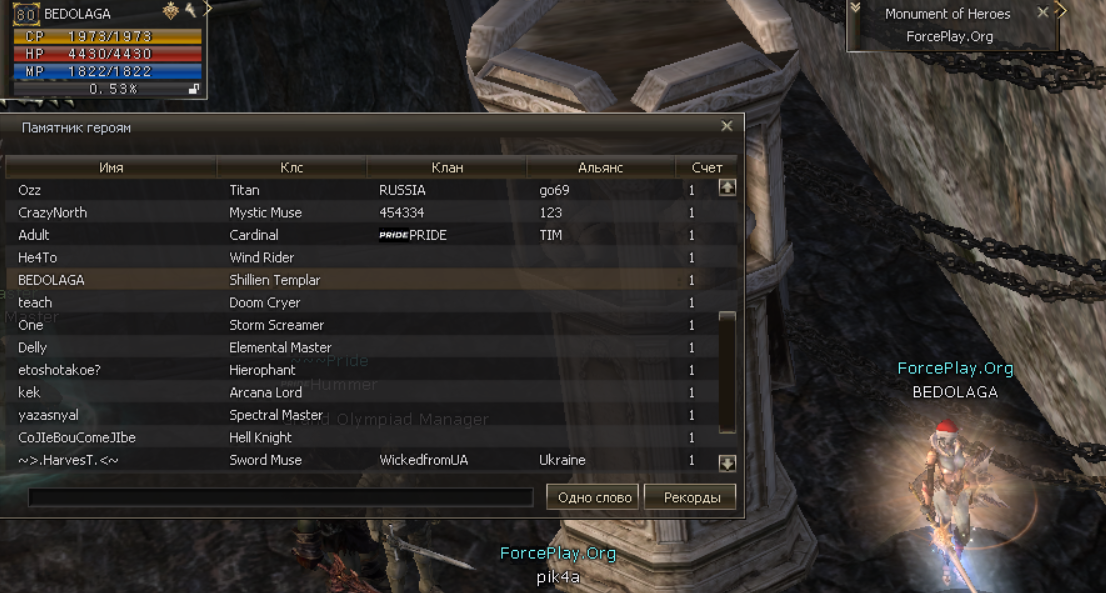Sort list by Счет column header
The width and height of the screenshot is (1106, 593).
[x=707, y=168]
